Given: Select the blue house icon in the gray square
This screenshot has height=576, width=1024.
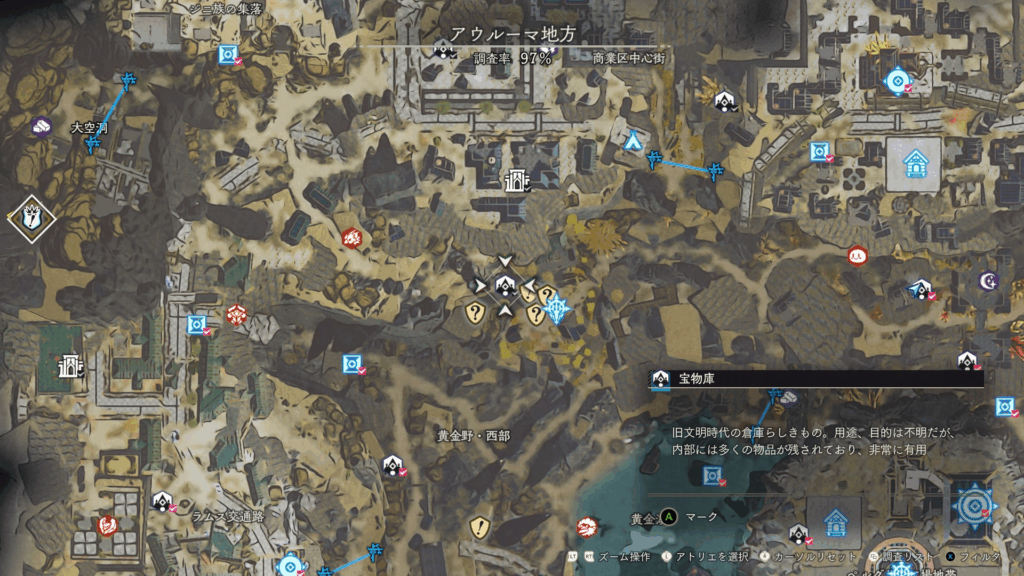Looking at the screenshot, I should pyautogui.click(x=914, y=163).
